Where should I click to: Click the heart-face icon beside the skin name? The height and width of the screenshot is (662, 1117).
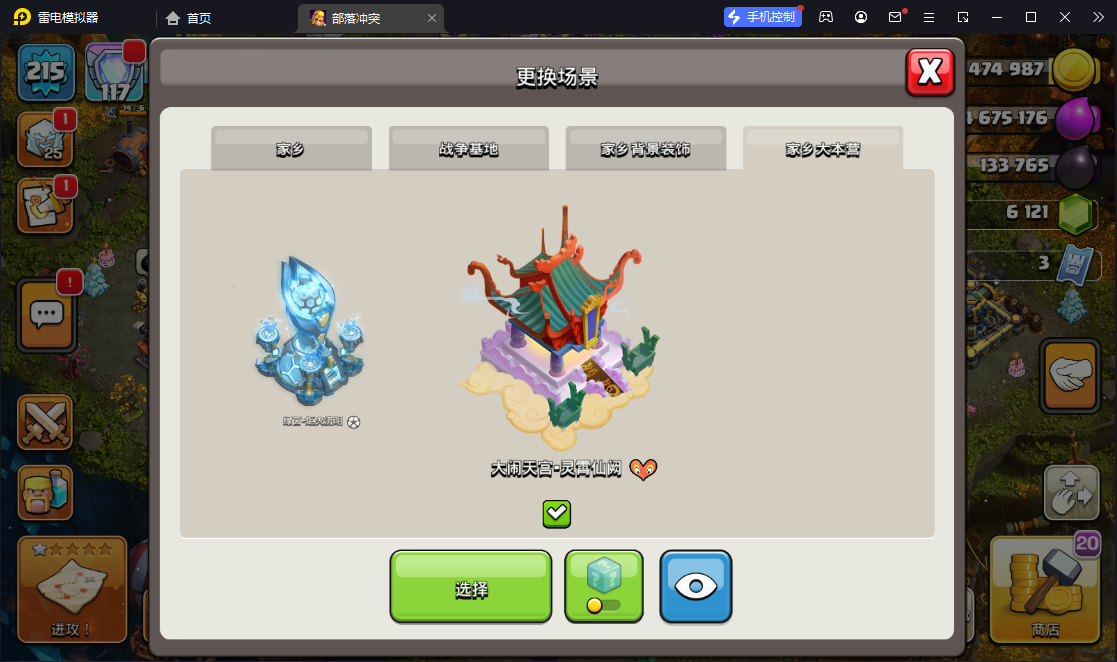[x=643, y=468]
